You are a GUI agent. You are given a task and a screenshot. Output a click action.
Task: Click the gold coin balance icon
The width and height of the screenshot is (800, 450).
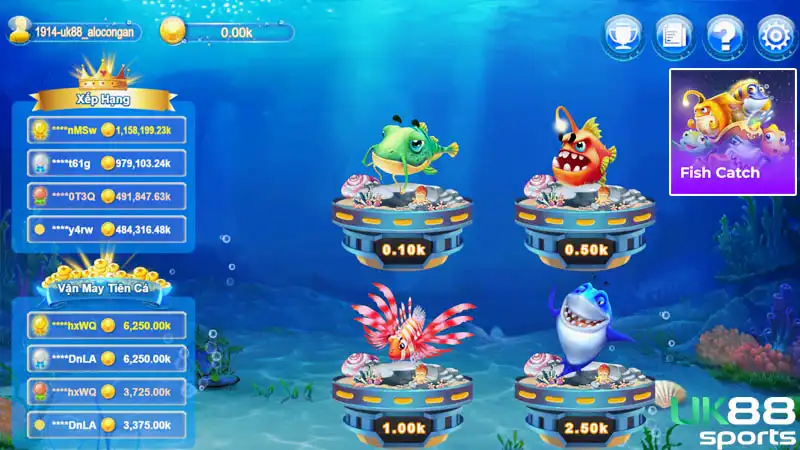(x=173, y=32)
